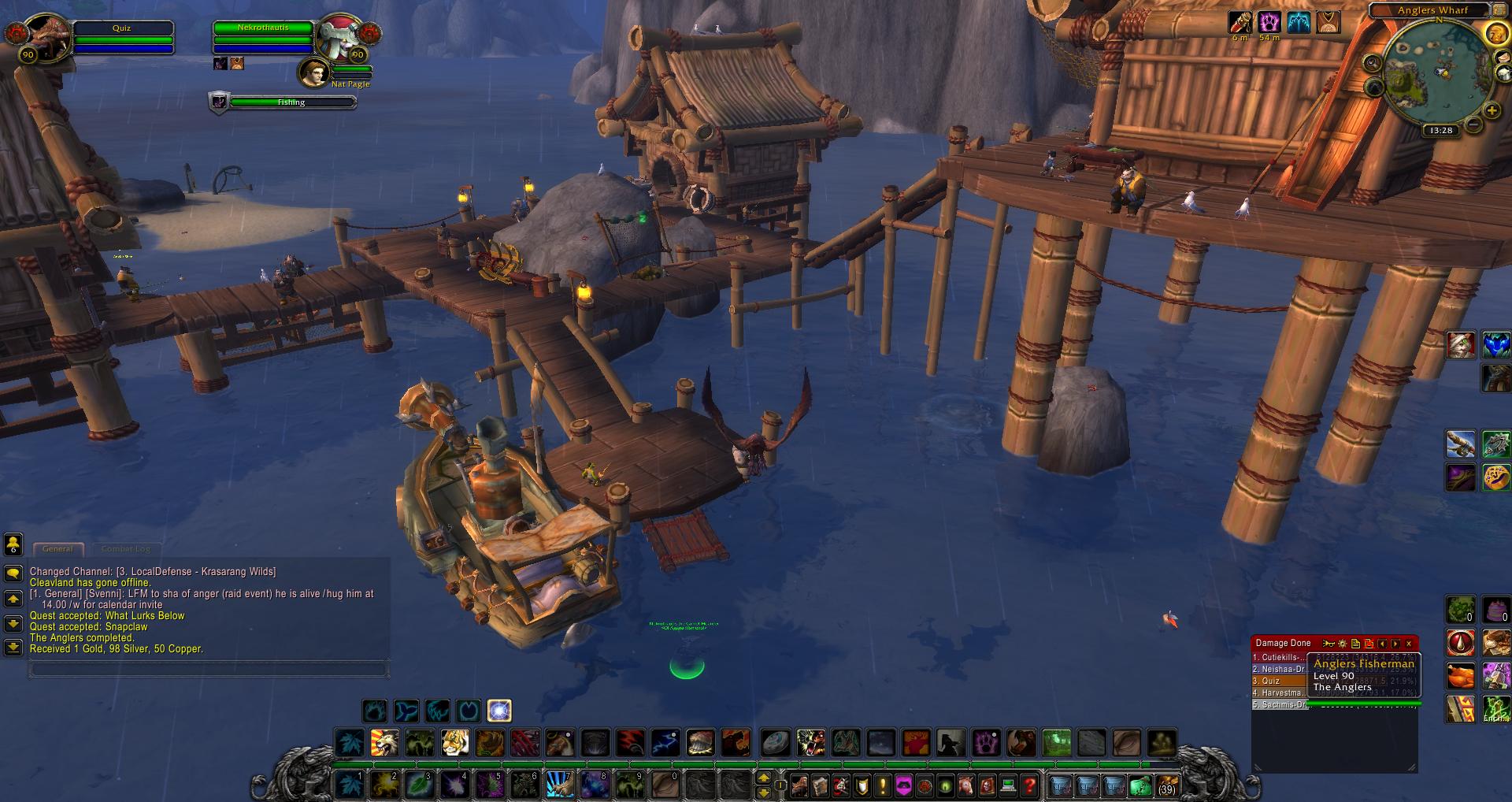Screen dimensions: 1512x802
Task: Select the glowing white orb stance button
Action: [x=499, y=711]
